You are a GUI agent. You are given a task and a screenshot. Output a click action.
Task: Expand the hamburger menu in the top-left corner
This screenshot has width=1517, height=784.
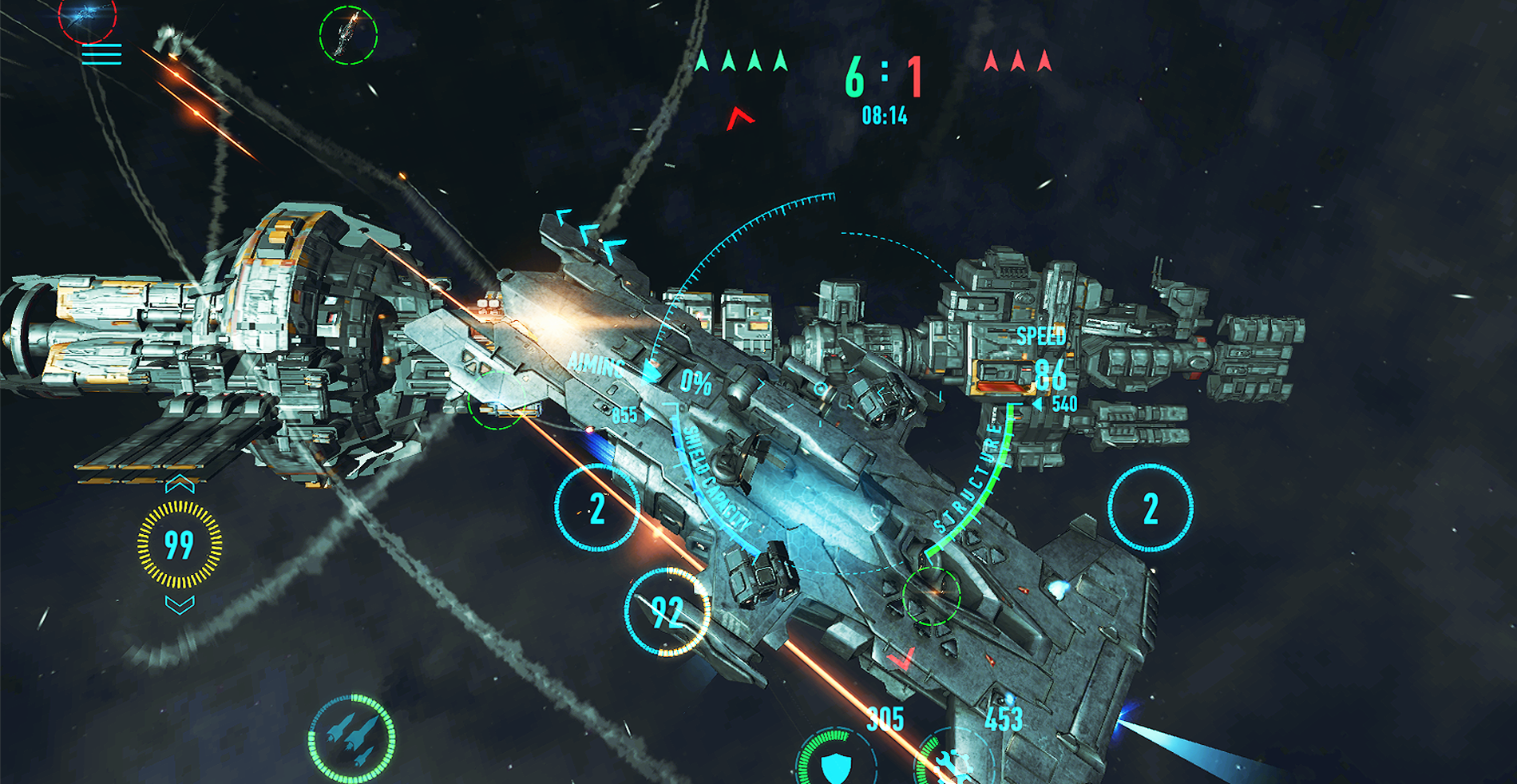(101, 54)
